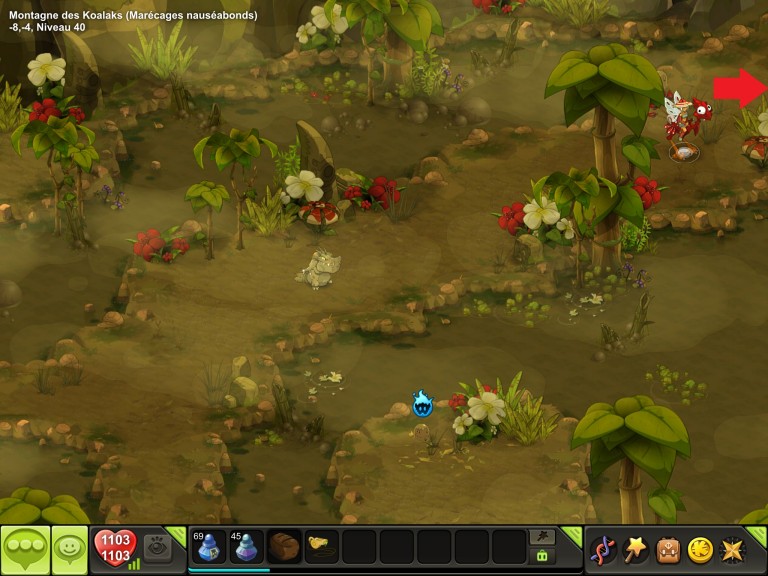The width and height of the screenshot is (768, 576).
Task: Select the bread item in the hotbar
Action: (284, 548)
